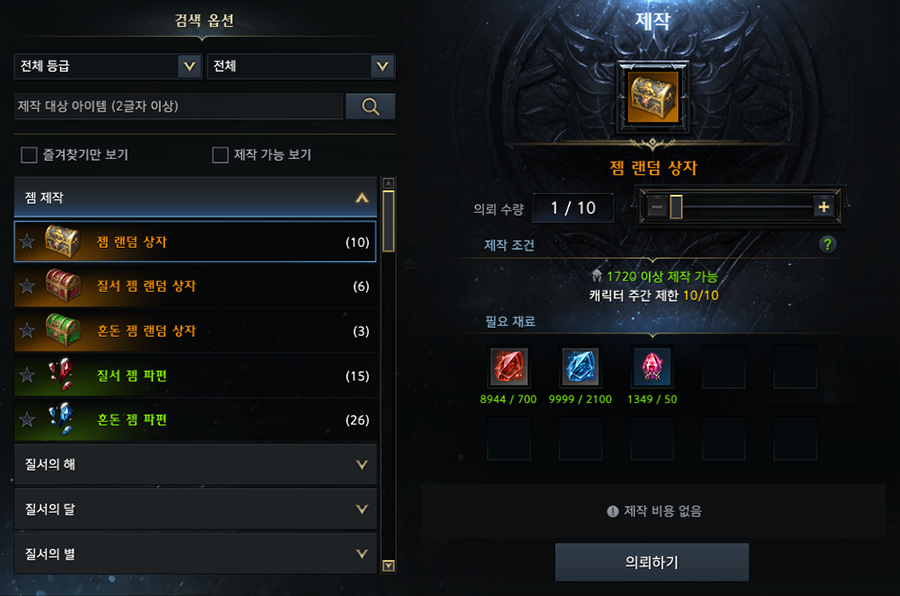The image size is (900, 596).
Task: Open the 전체 등급 grade dropdown
Action: tap(108, 67)
